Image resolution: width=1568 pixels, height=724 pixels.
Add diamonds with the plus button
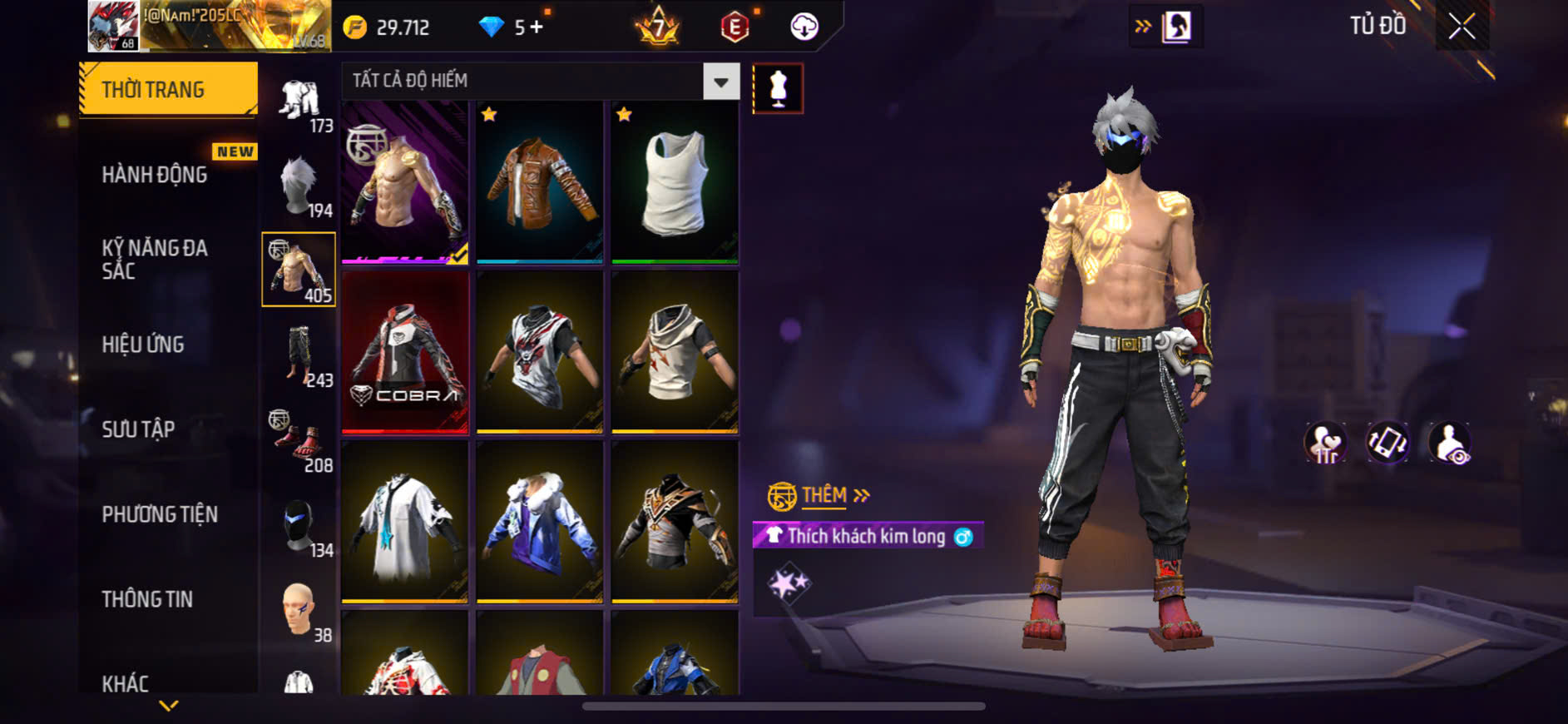537,27
